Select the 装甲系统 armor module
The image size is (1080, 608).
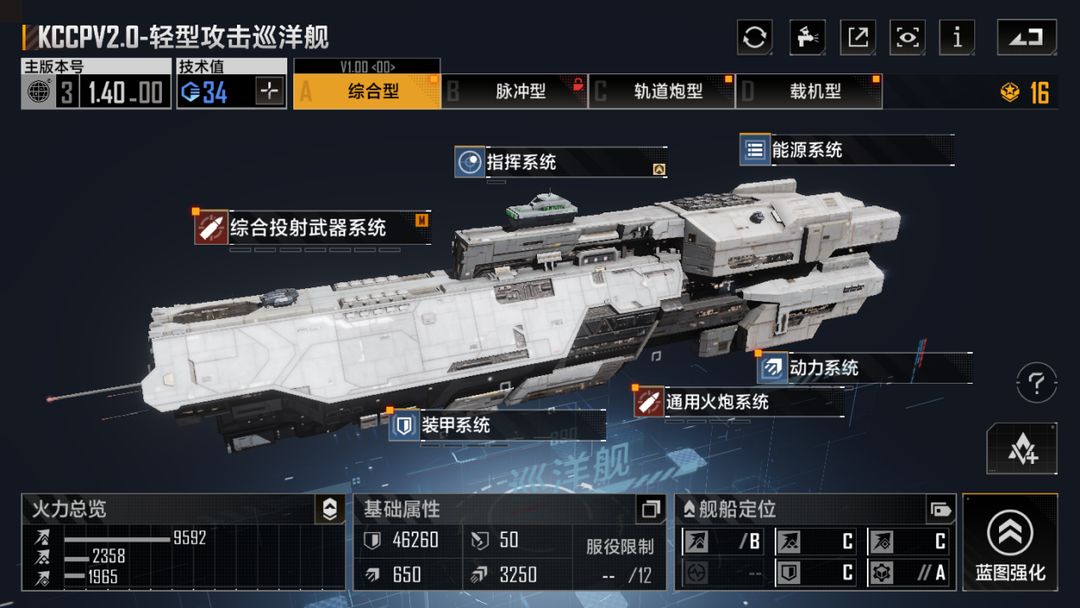coord(455,425)
